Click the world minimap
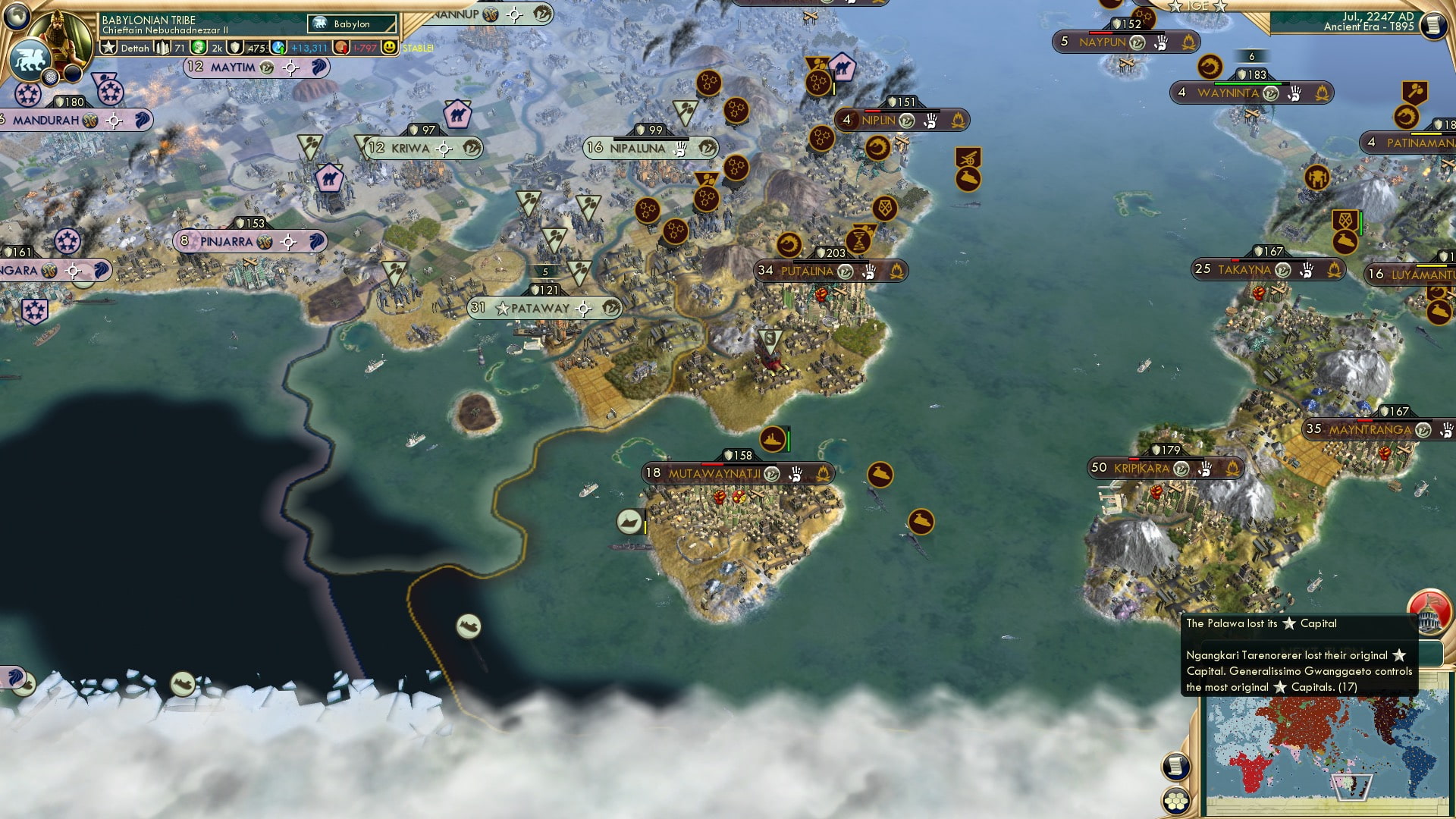1456x819 pixels. pyautogui.click(x=1326, y=751)
